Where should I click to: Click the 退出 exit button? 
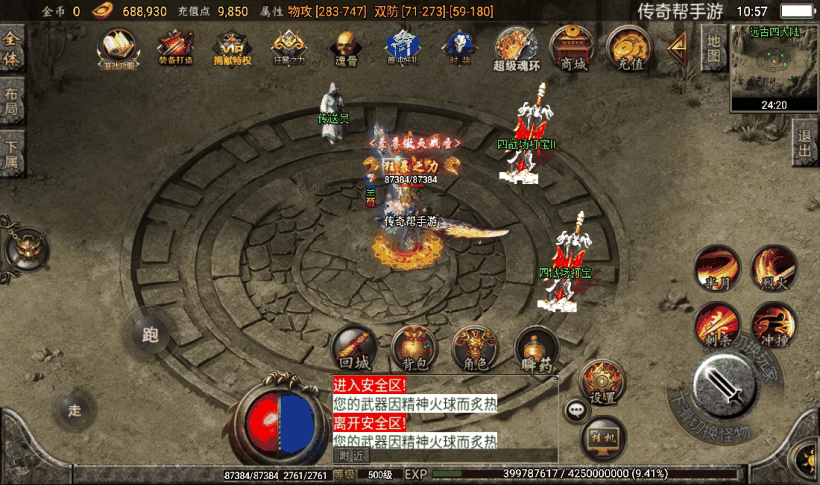point(806,141)
